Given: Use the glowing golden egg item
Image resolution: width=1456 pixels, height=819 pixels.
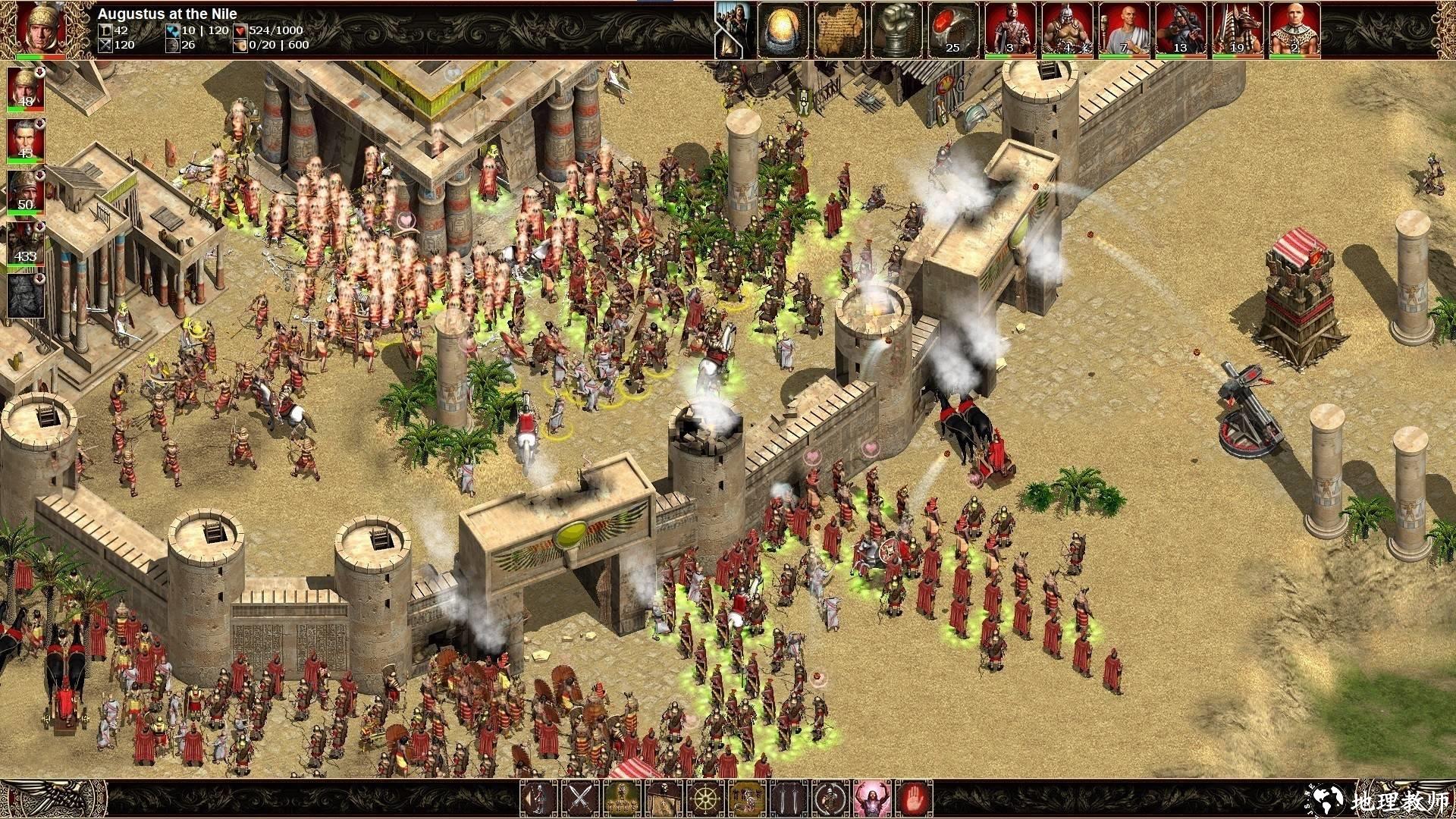Looking at the screenshot, I should 783,30.
